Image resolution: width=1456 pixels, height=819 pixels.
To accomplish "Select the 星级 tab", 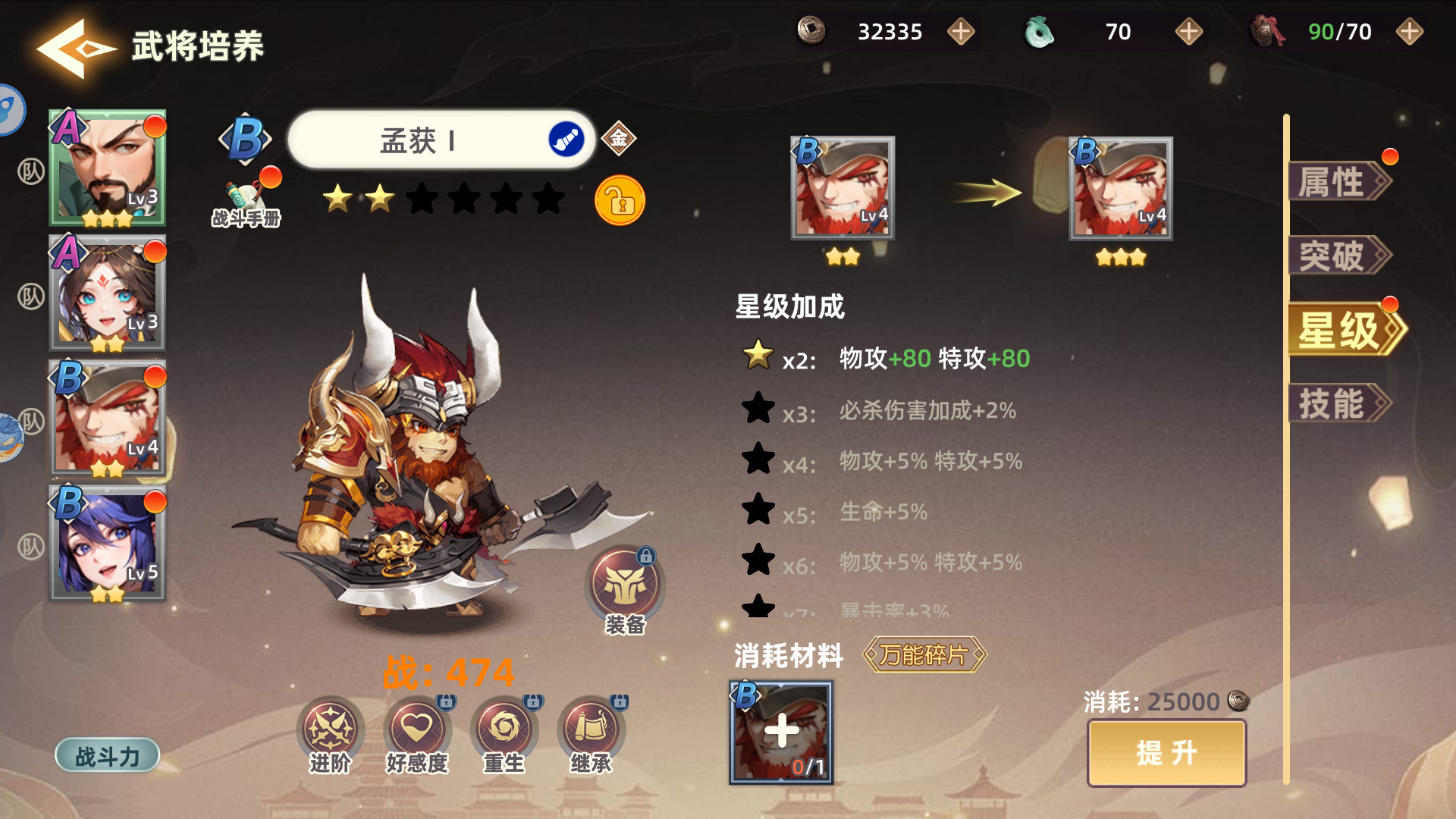I will pos(1344,331).
